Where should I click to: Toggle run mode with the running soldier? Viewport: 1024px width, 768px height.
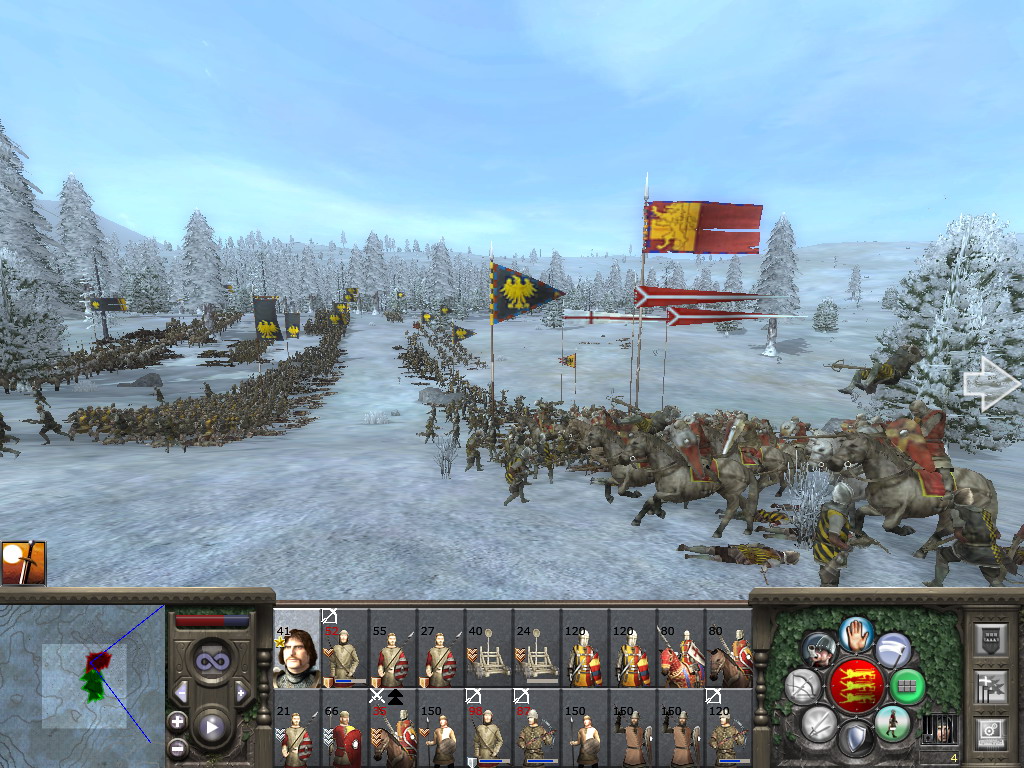(892, 722)
